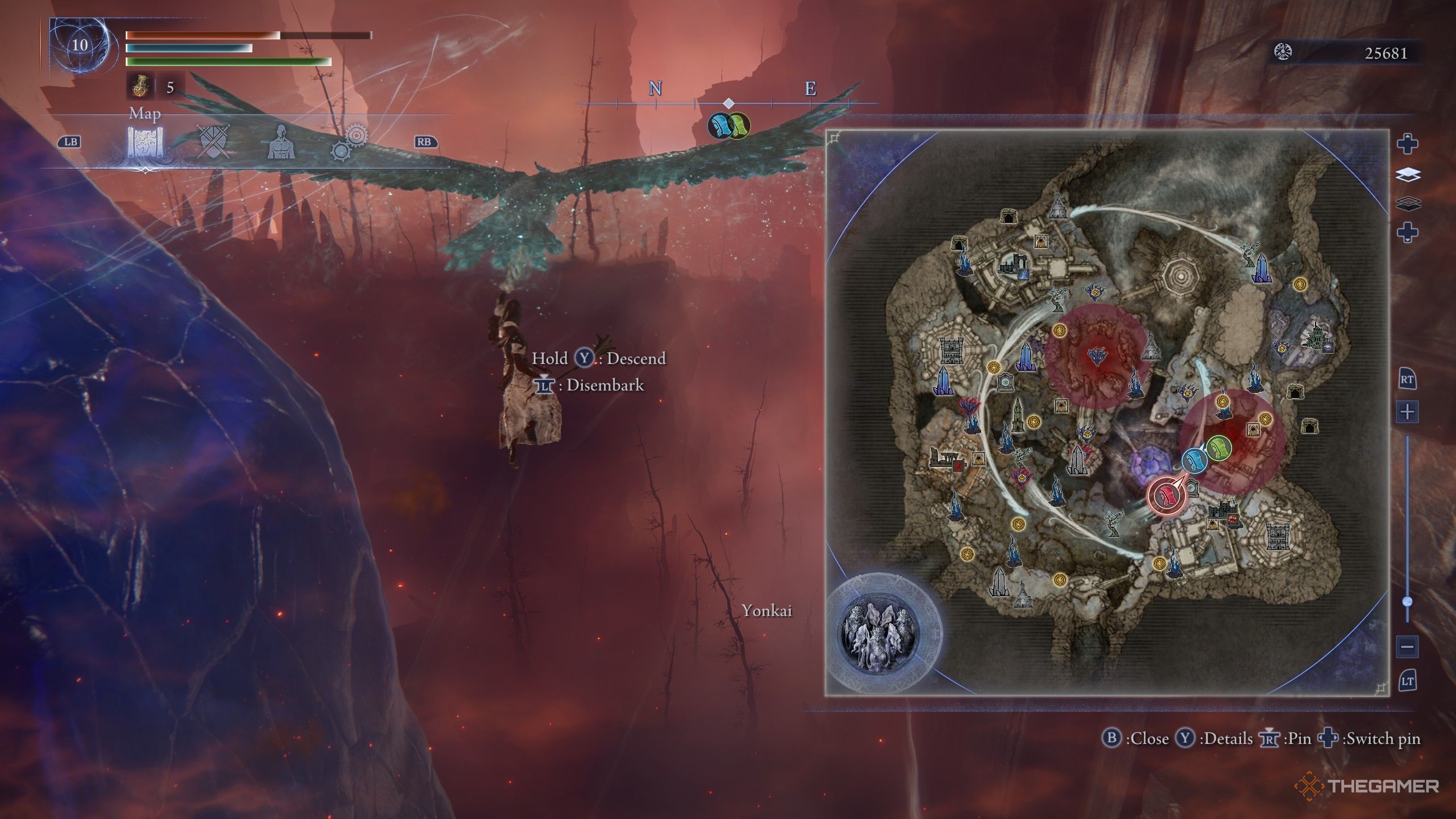Switch to the crossed swords equipment tab

click(x=214, y=142)
